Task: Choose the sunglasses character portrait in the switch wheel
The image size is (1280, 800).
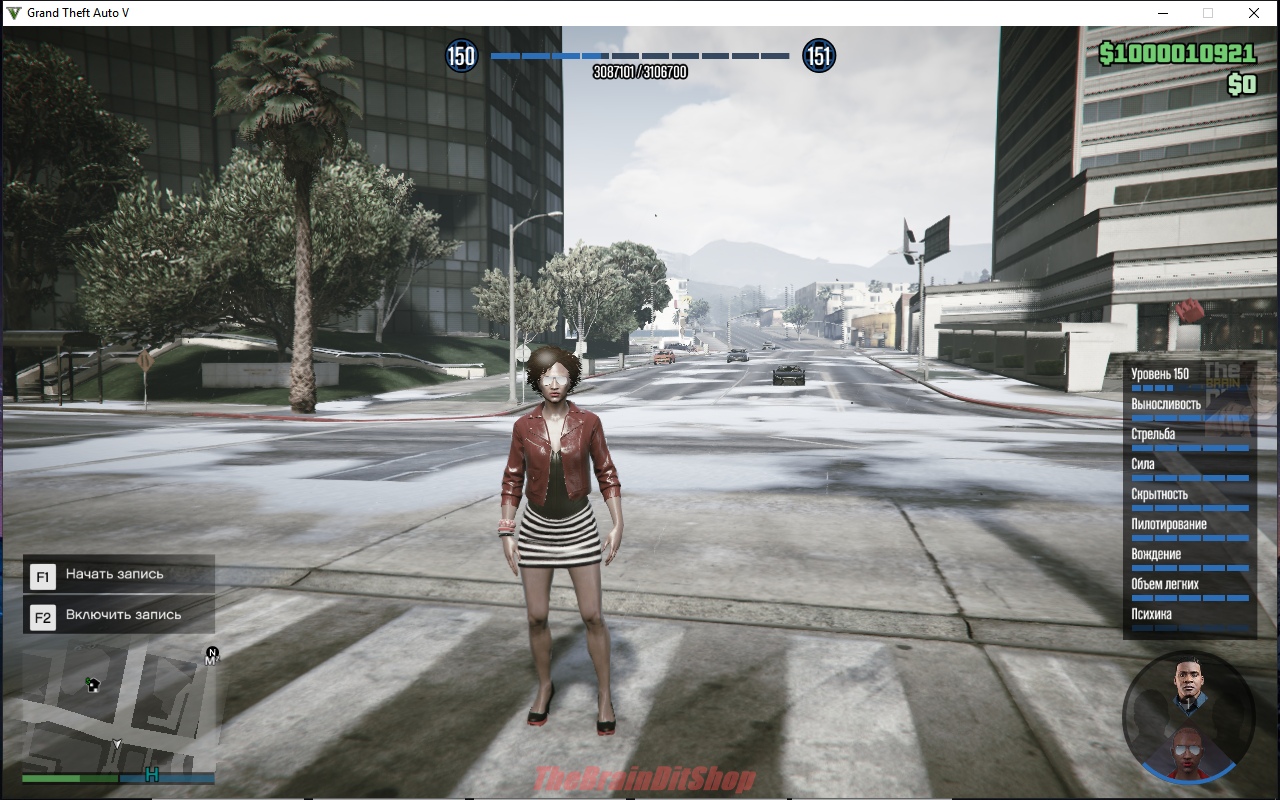Action: tap(1188, 753)
